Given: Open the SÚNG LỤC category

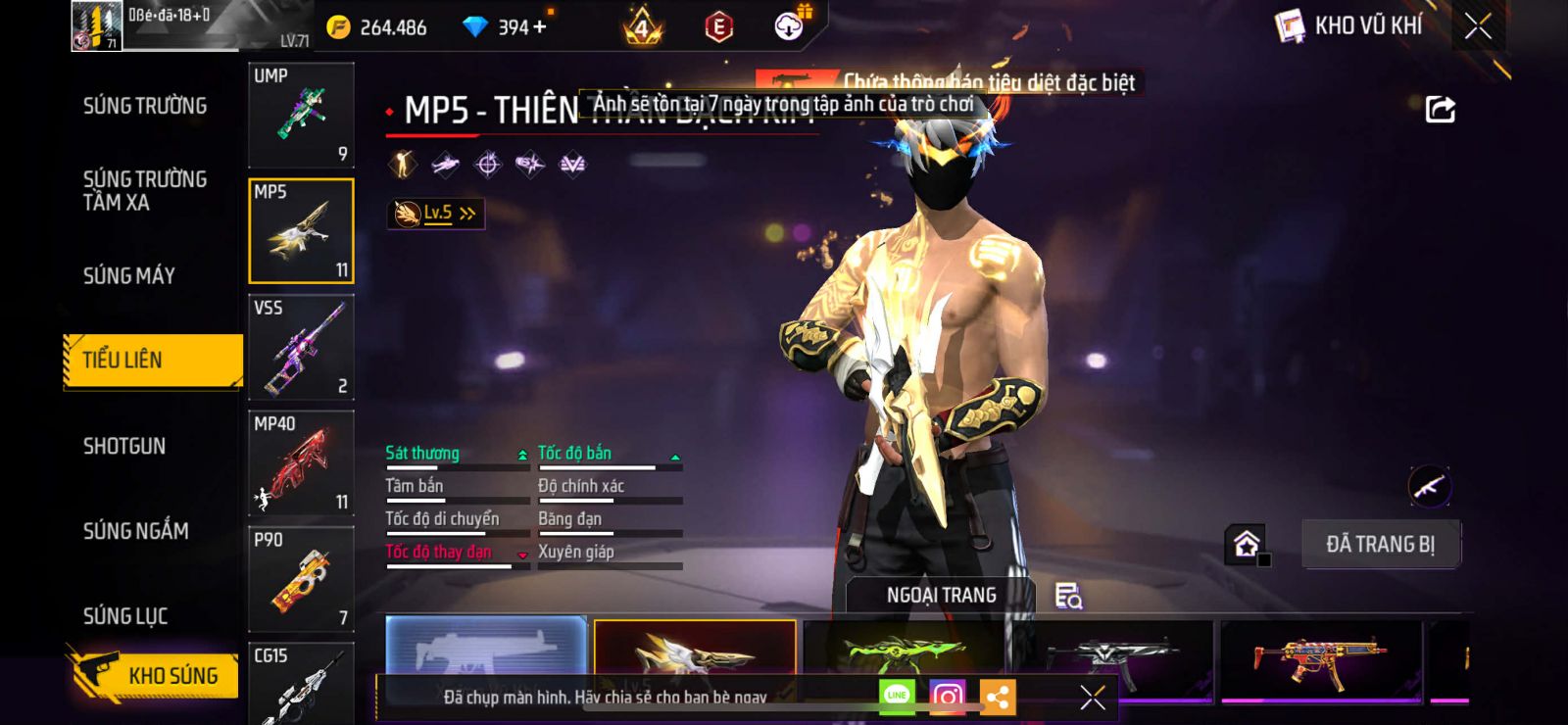Looking at the screenshot, I should pos(125,616).
